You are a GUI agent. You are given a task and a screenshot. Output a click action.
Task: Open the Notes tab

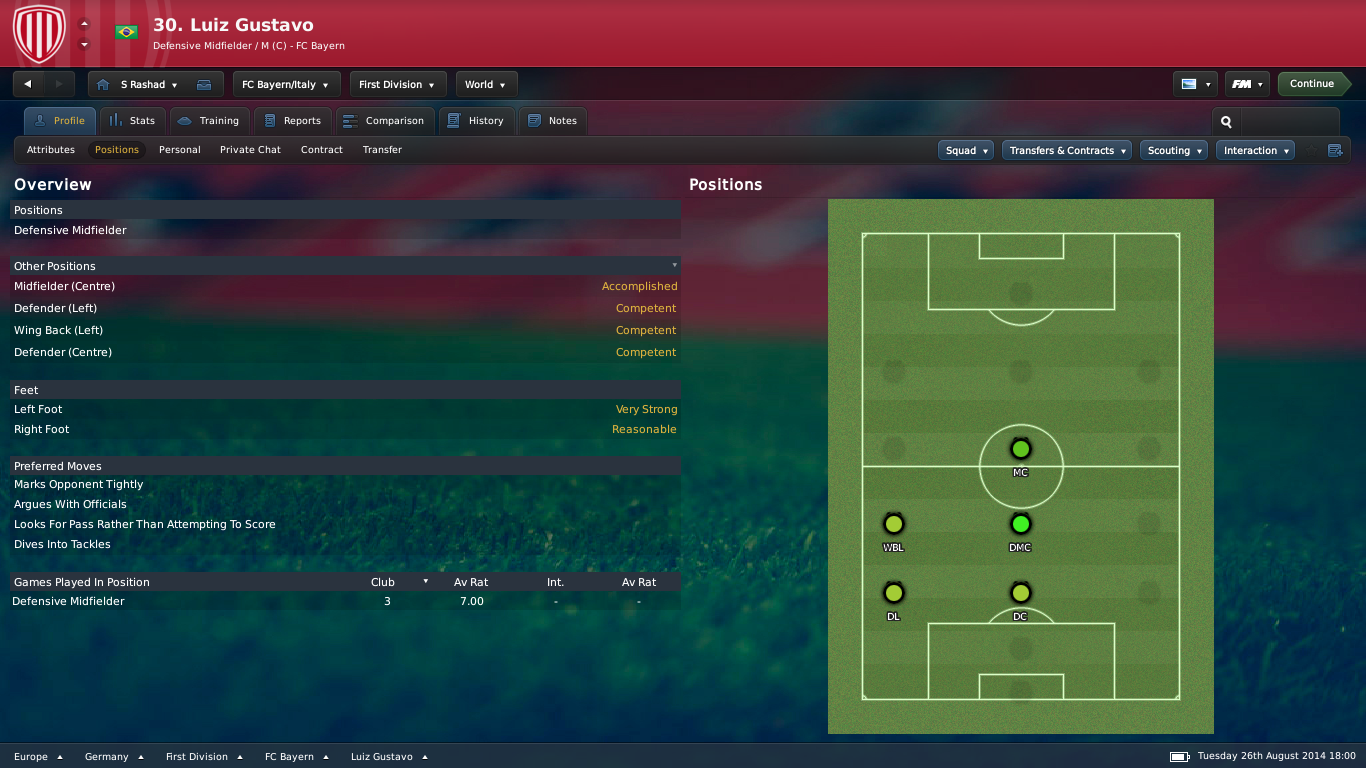553,121
